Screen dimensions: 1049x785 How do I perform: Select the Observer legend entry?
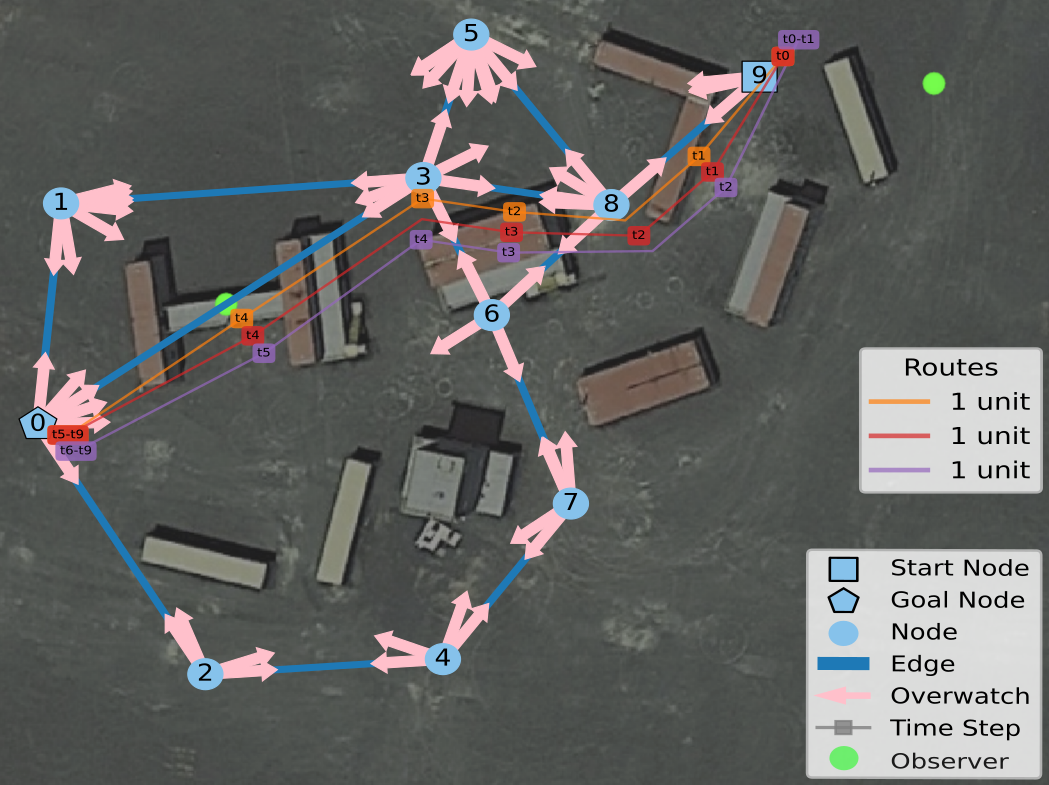tap(949, 761)
